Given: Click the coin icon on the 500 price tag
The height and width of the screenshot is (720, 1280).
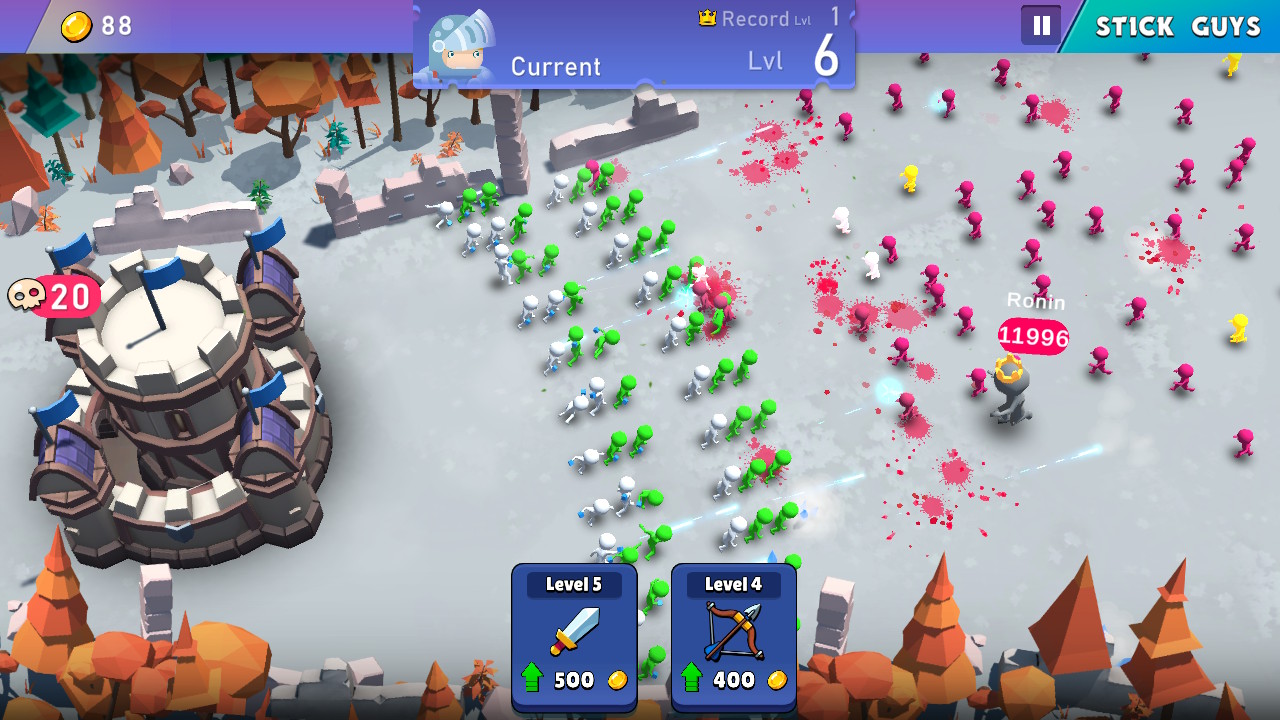Looking at the screenshot, I should pyautogui.click(x=617, y=679).
